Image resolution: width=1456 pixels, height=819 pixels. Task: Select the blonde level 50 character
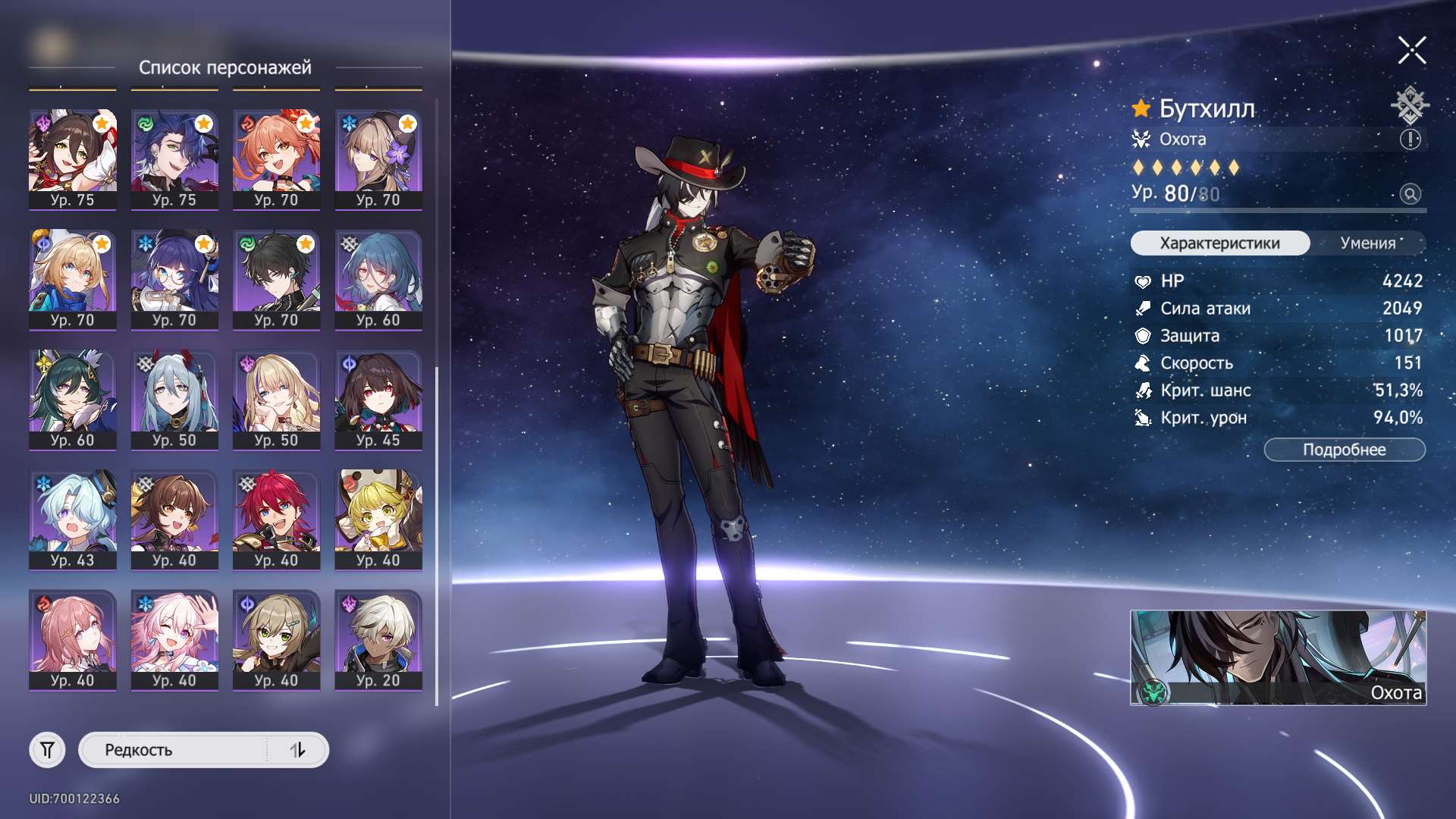pos(276,400)
